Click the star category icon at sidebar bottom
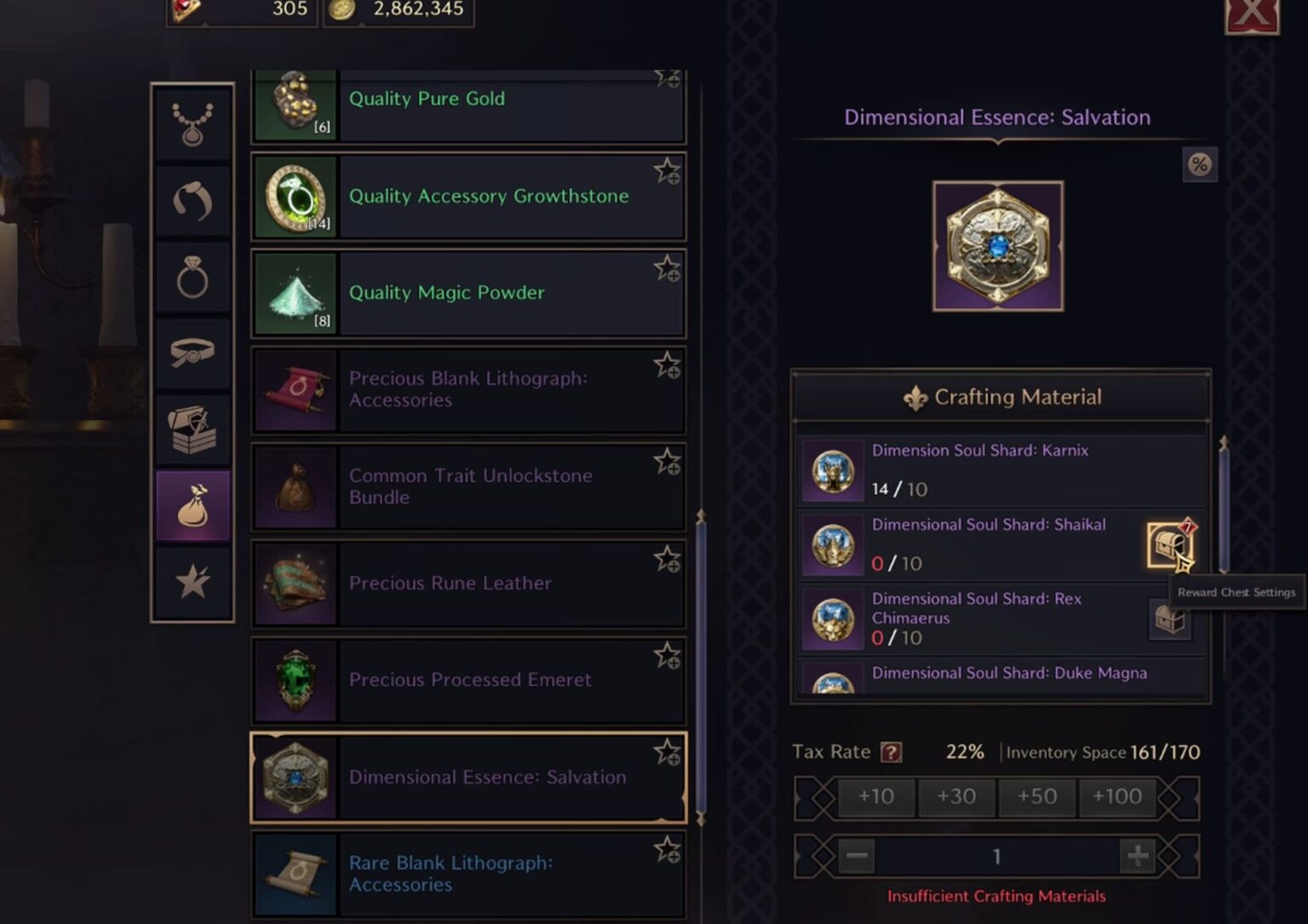 click(192, 582)
